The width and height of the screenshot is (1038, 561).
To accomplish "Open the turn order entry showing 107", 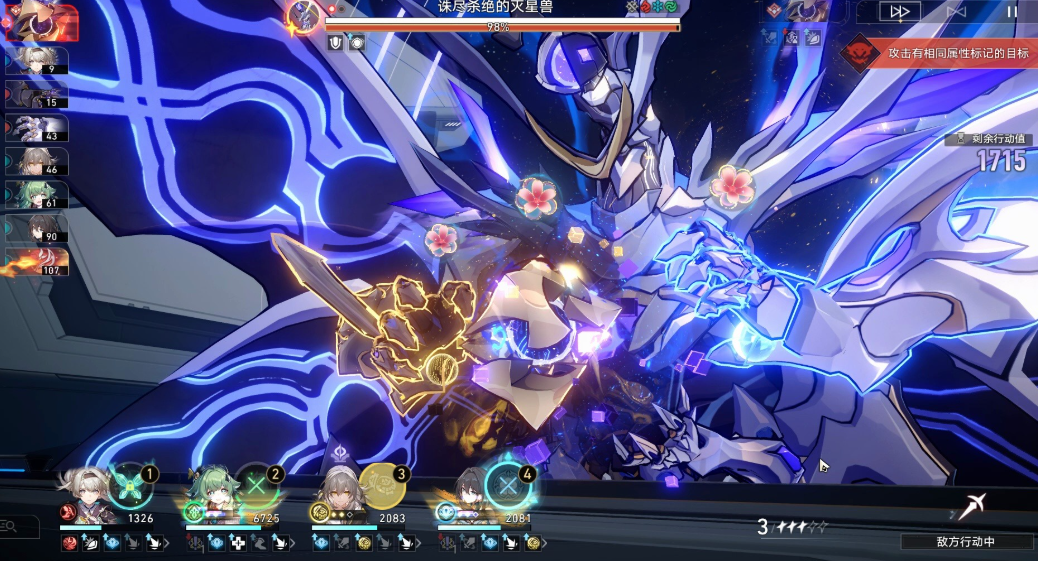I will point(37,261).
